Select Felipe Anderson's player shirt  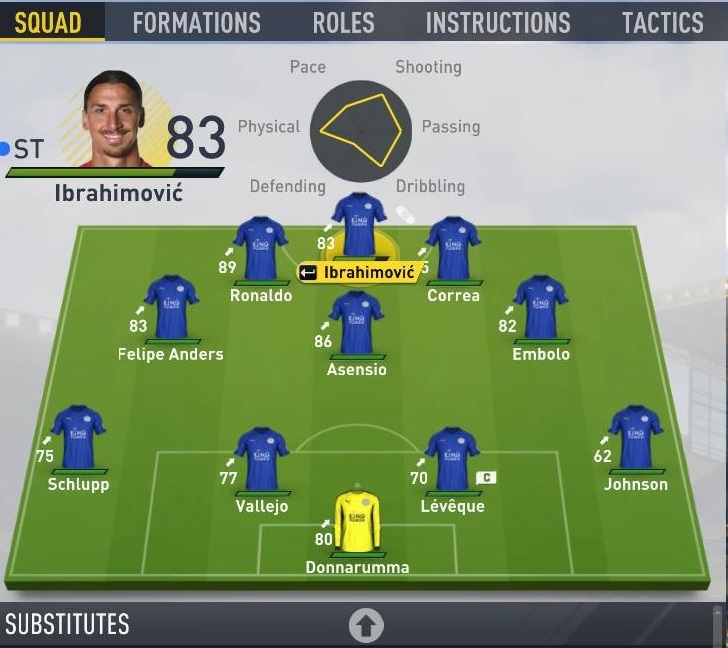[171, 307]
